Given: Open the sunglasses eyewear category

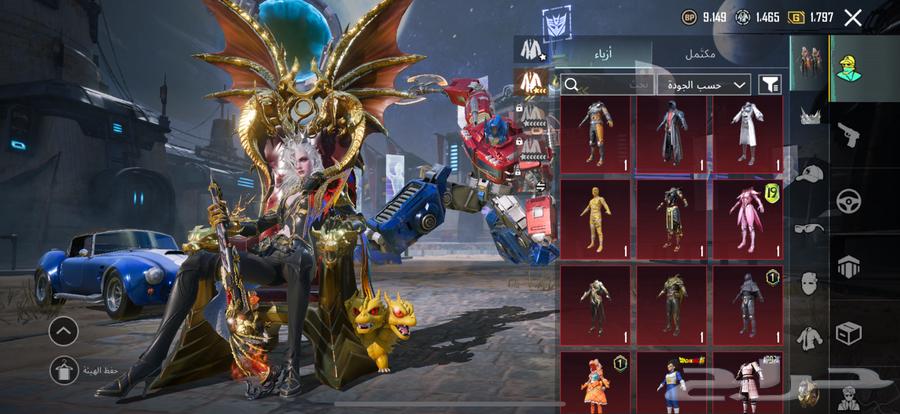Looking at the screenshot, I should tap(808, 229).
